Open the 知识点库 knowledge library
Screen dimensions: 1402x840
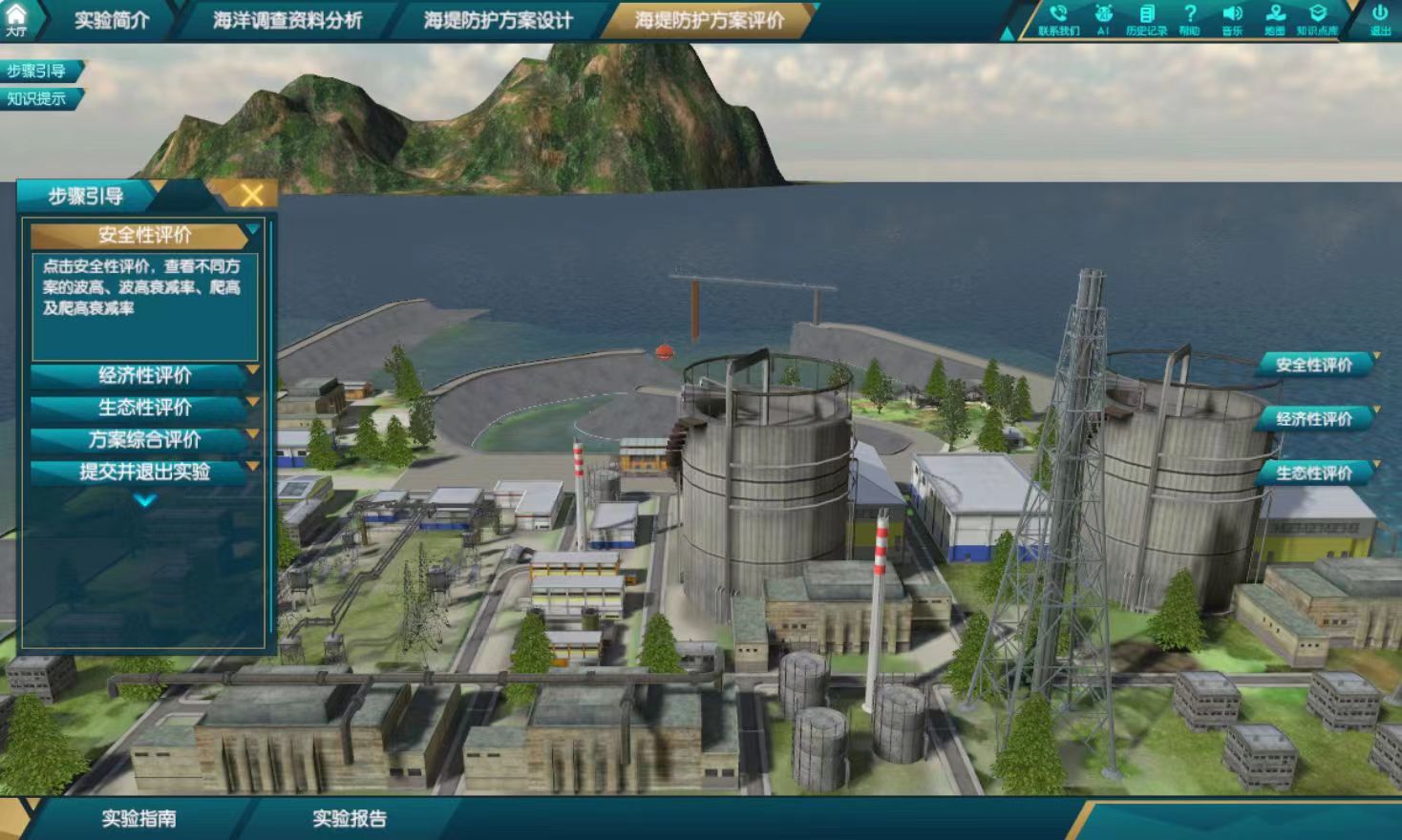coord(1317,18)
